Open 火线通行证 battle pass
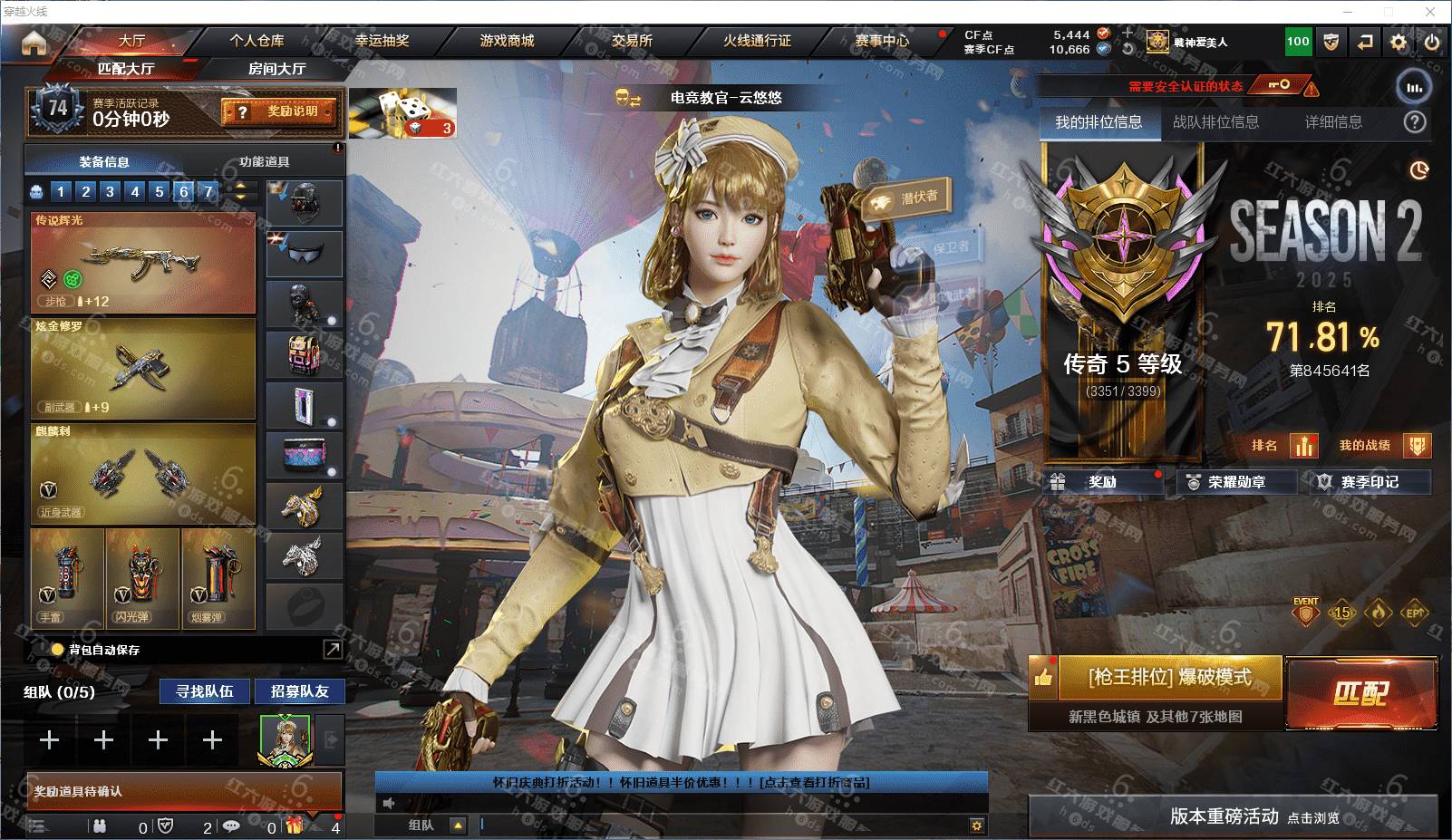 point(757,41)
